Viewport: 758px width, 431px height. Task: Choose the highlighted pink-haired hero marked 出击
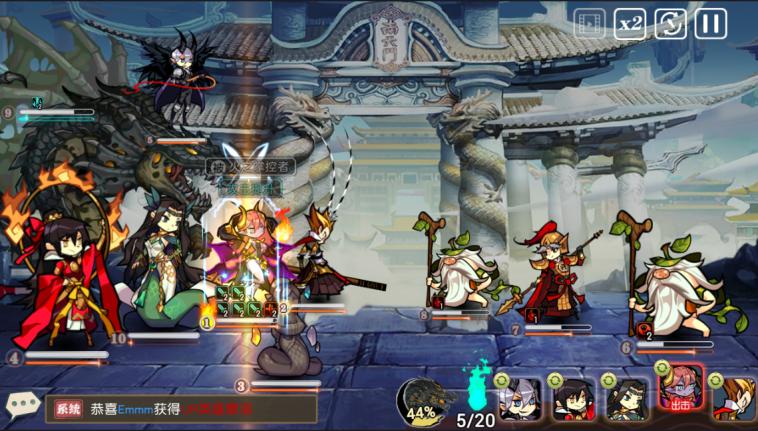click(x=681, y=392)
